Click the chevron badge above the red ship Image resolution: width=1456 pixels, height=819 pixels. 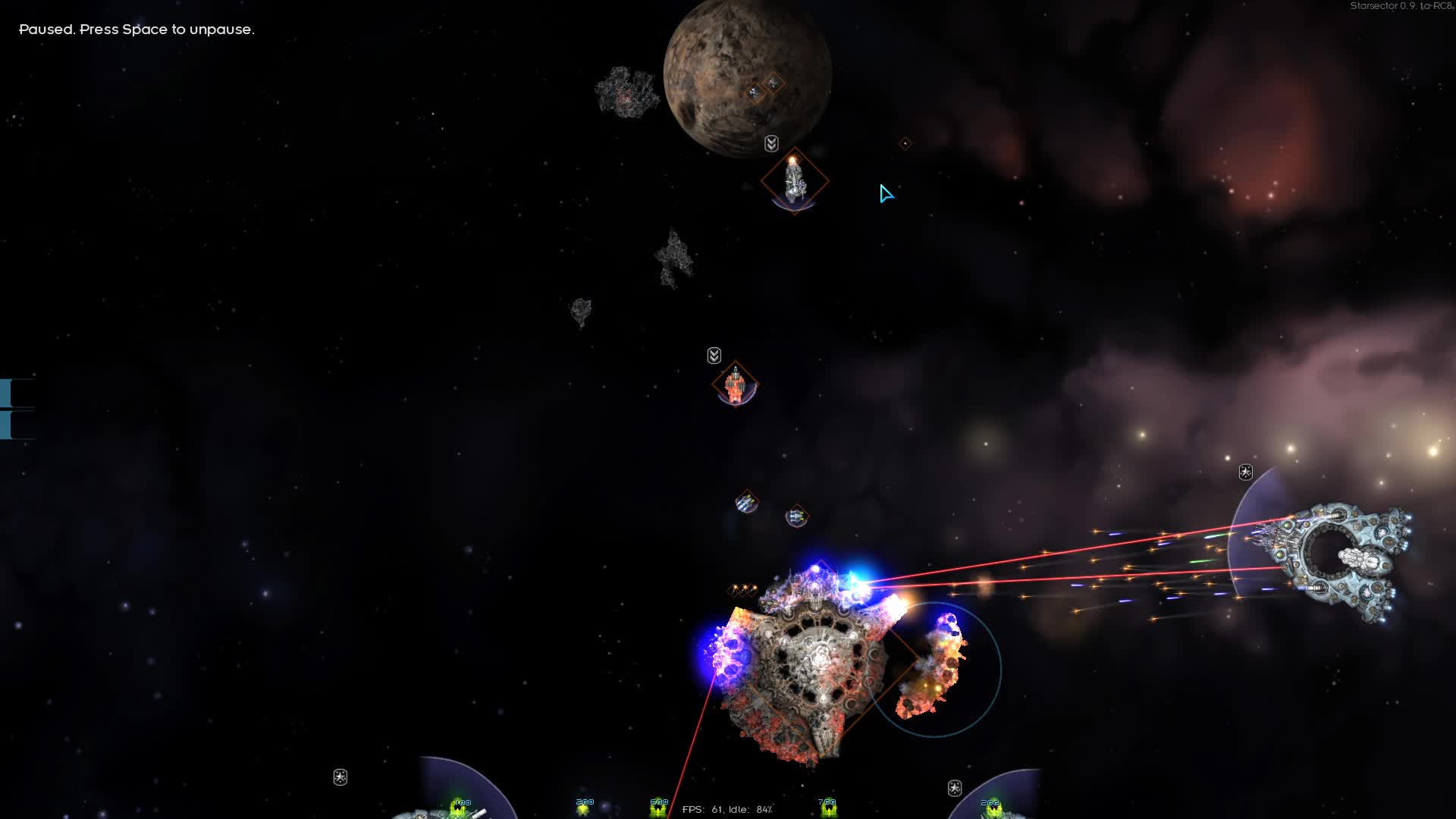pos(714,356)
